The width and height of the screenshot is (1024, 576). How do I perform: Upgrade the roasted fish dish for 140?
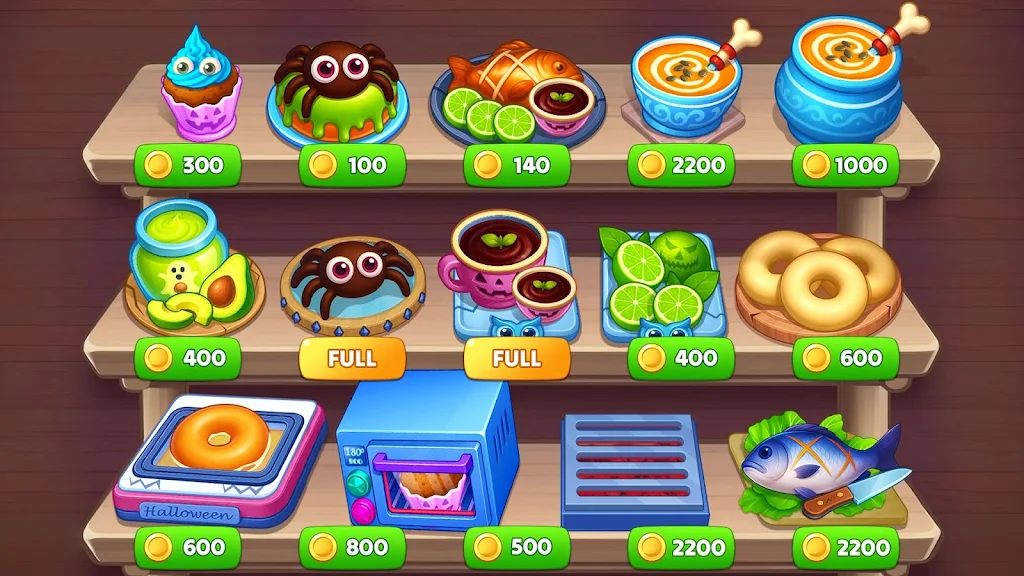click(x=517, y=166)
